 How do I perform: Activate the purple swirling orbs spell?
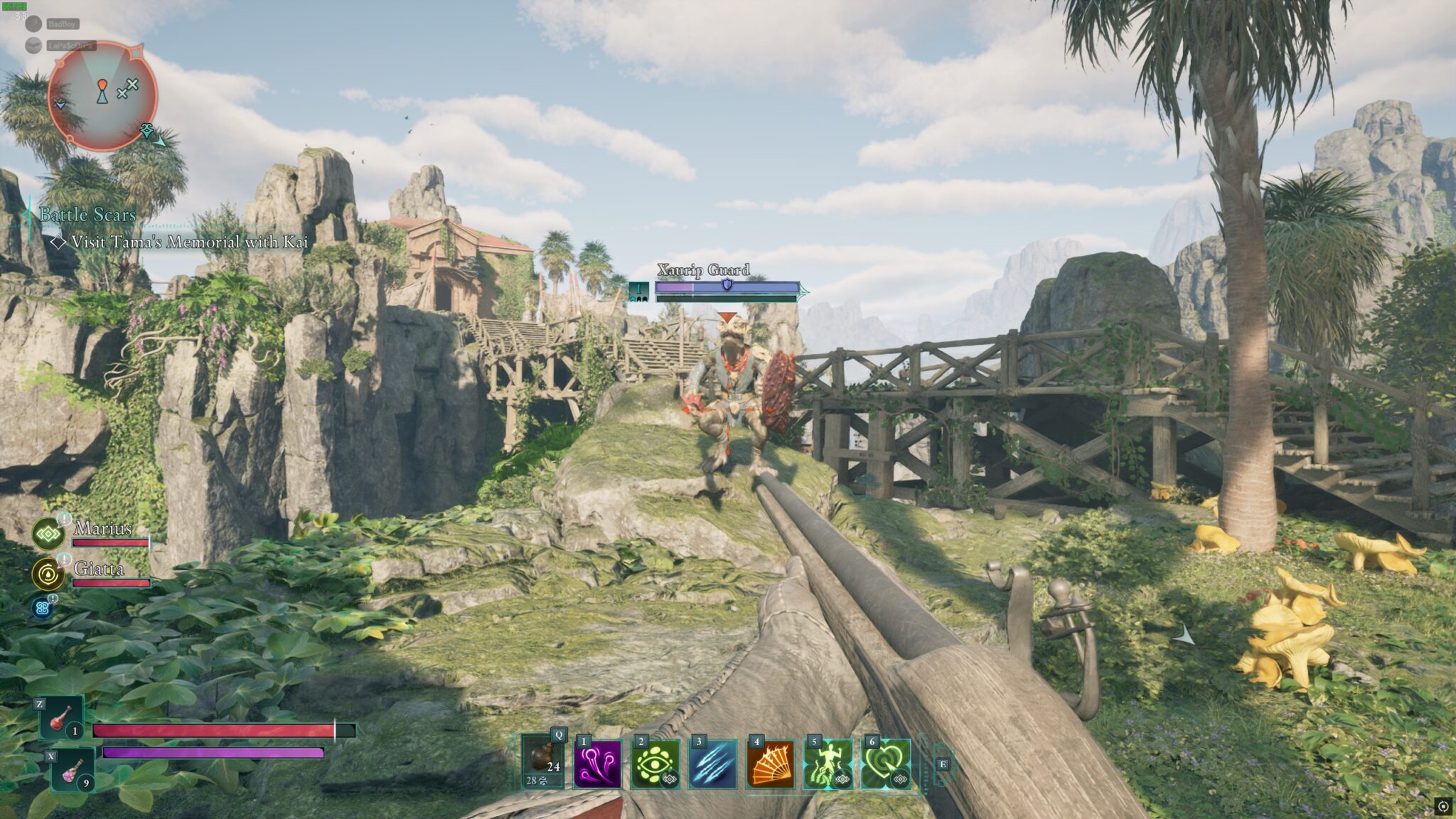click(597, 764)
